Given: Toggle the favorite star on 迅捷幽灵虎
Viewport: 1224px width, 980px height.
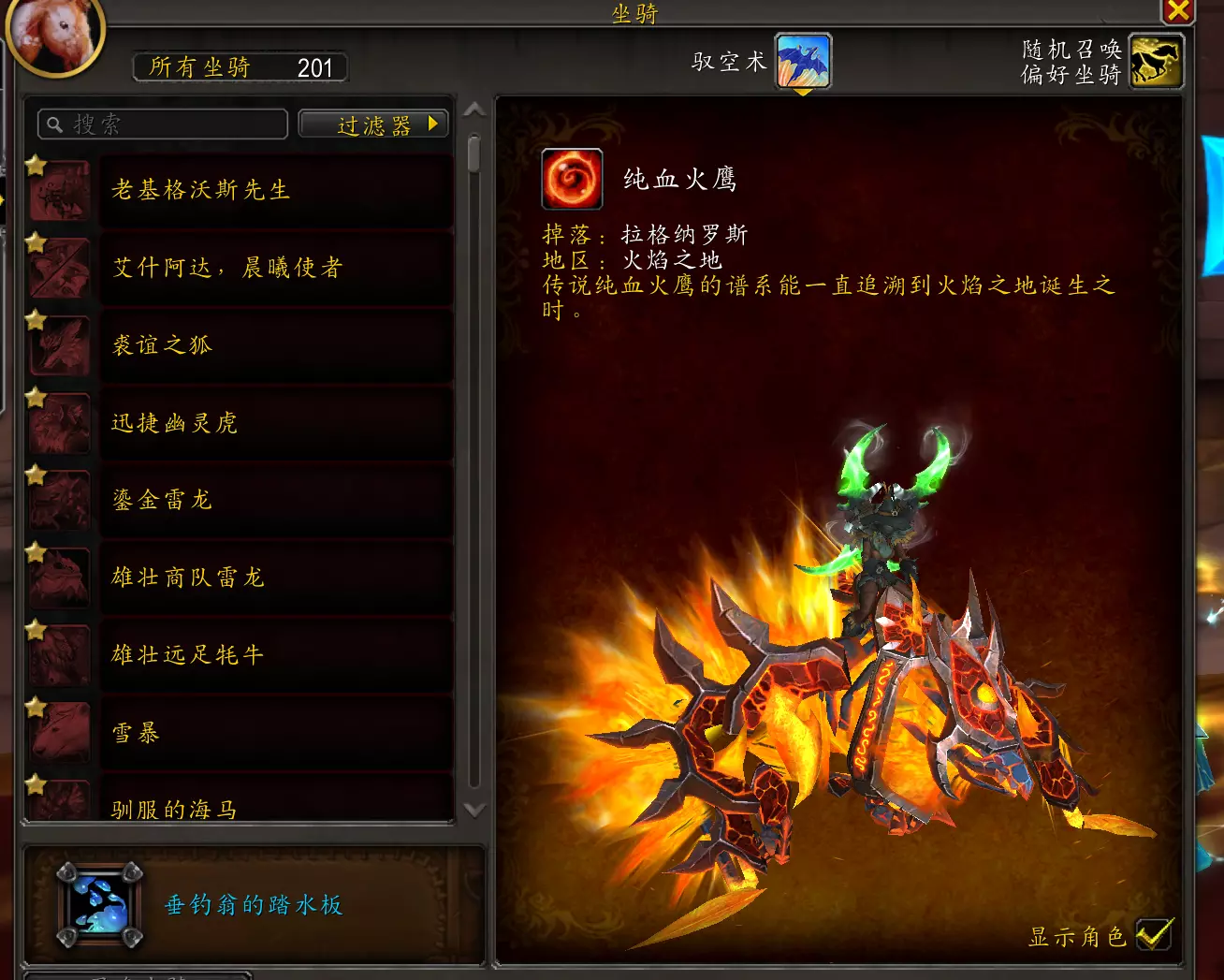Looking at the screenshot, I should point(36,398).
